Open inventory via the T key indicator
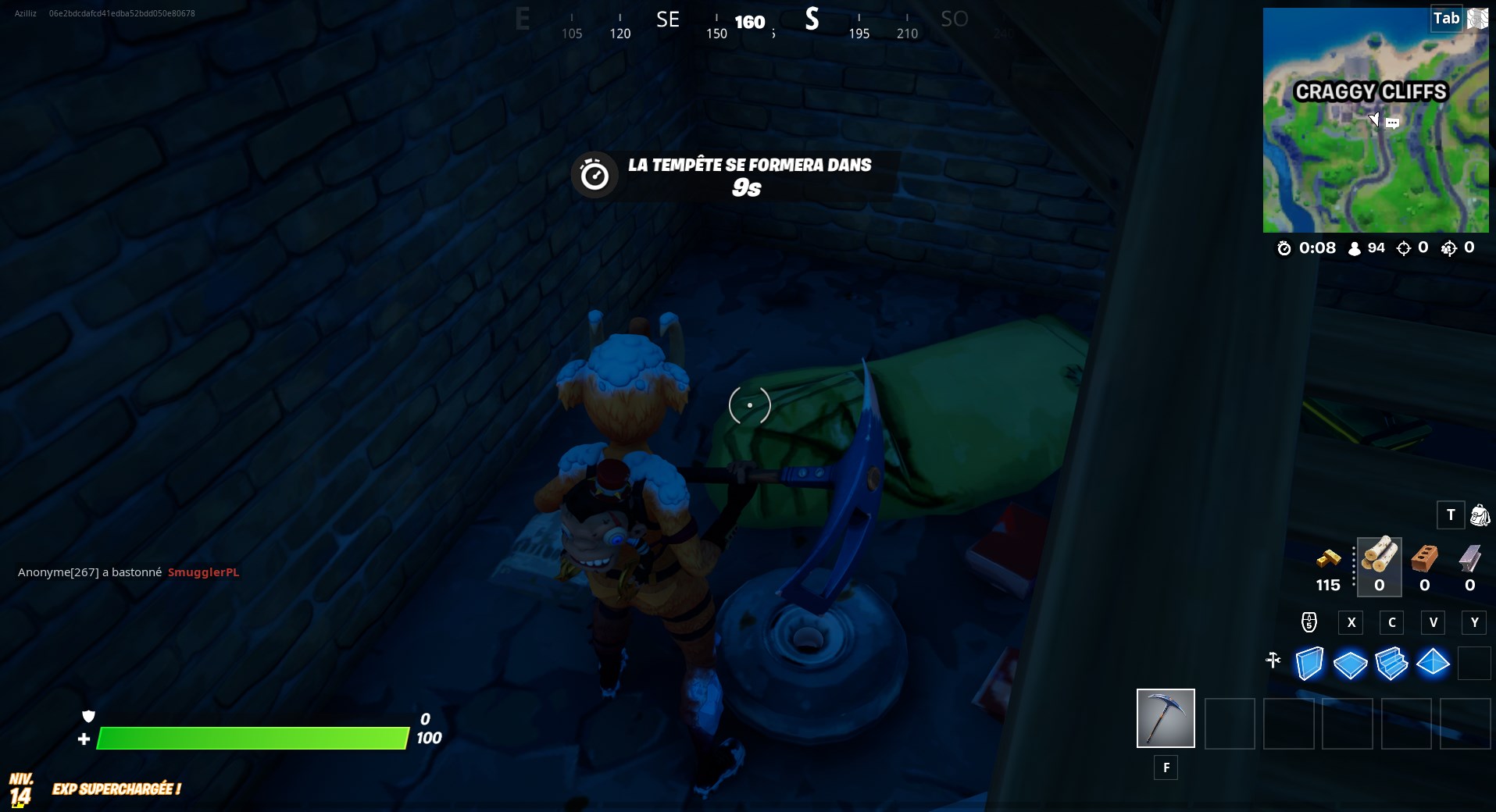1496x812 pixels. tap(1451, 515)
